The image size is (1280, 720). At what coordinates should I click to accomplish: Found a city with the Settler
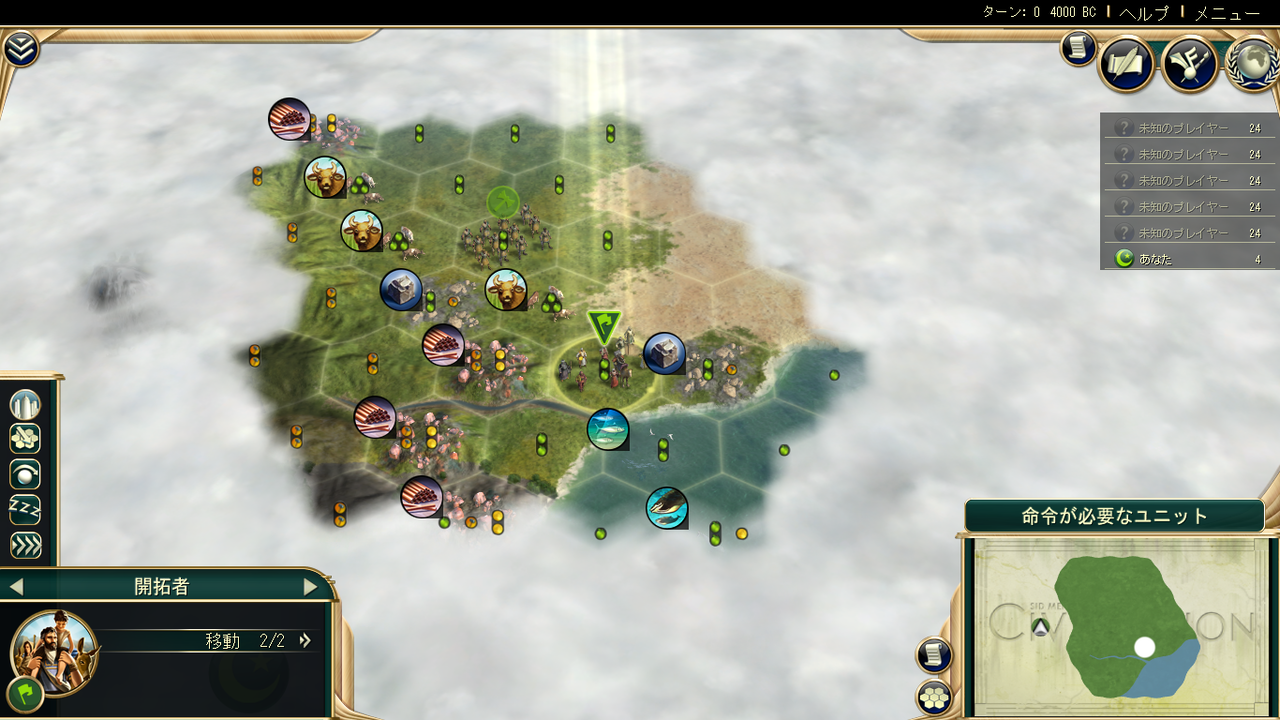24,405
